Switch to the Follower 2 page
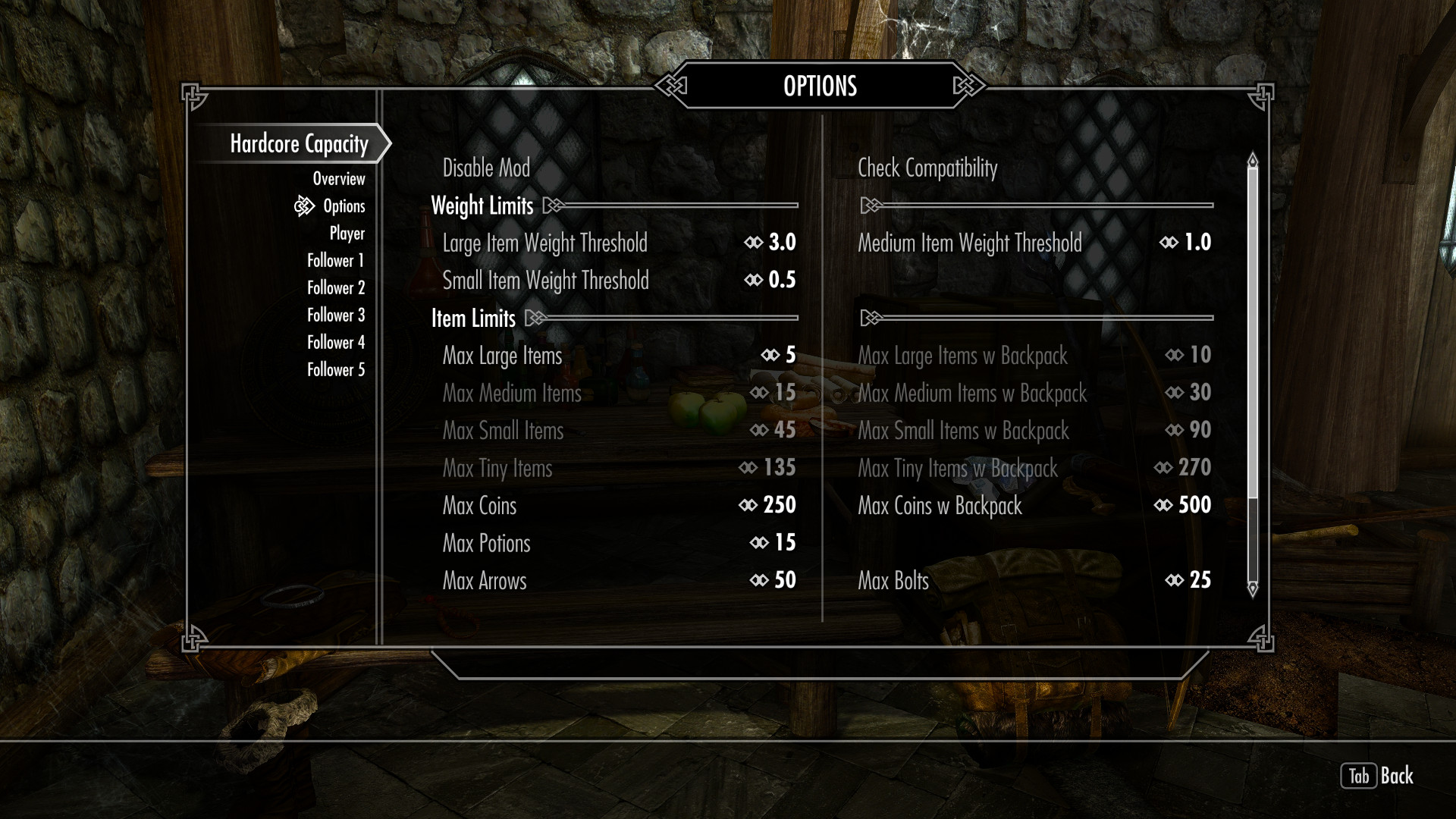This screenshot has height=819, width=1456. click(335, 288)
